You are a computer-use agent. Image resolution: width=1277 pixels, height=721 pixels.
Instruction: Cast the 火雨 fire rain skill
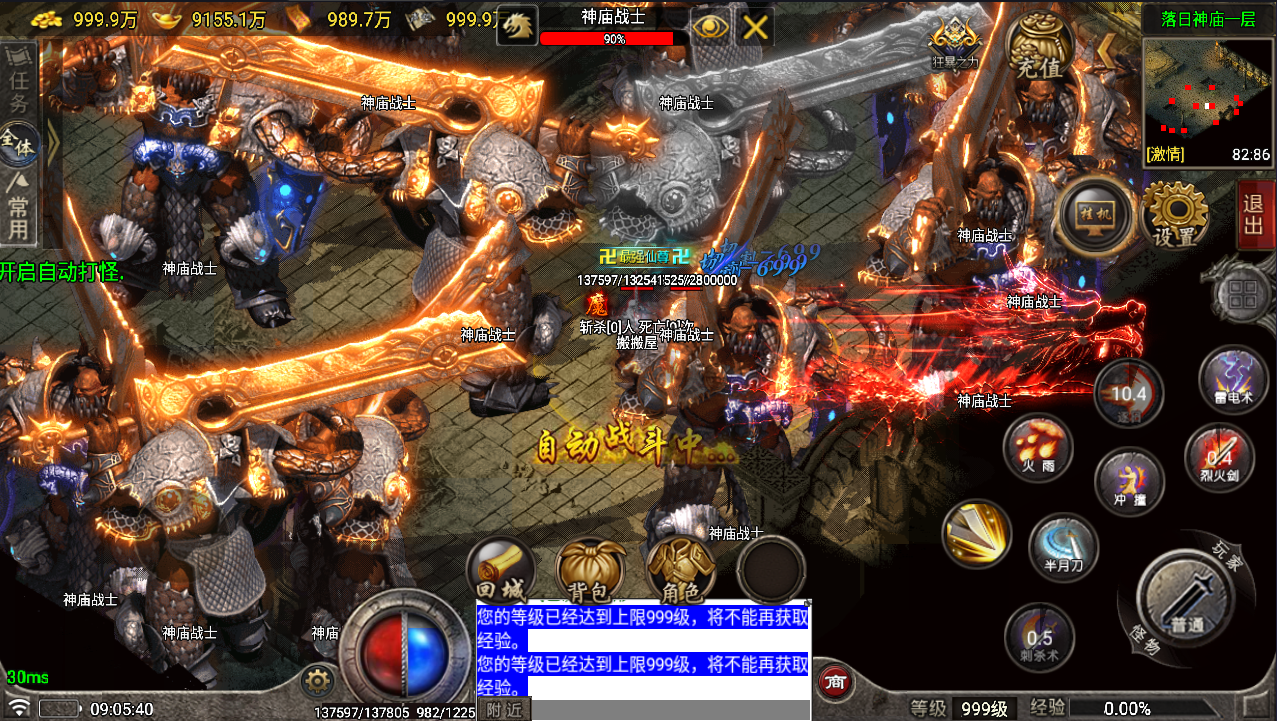[1038, 447]
